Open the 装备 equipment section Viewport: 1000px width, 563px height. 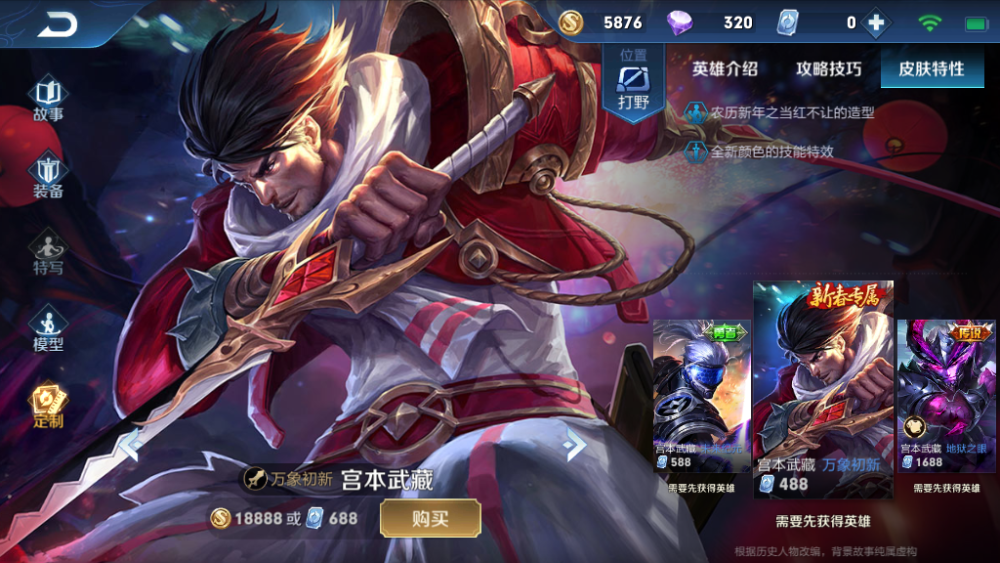tap(48, 176)
